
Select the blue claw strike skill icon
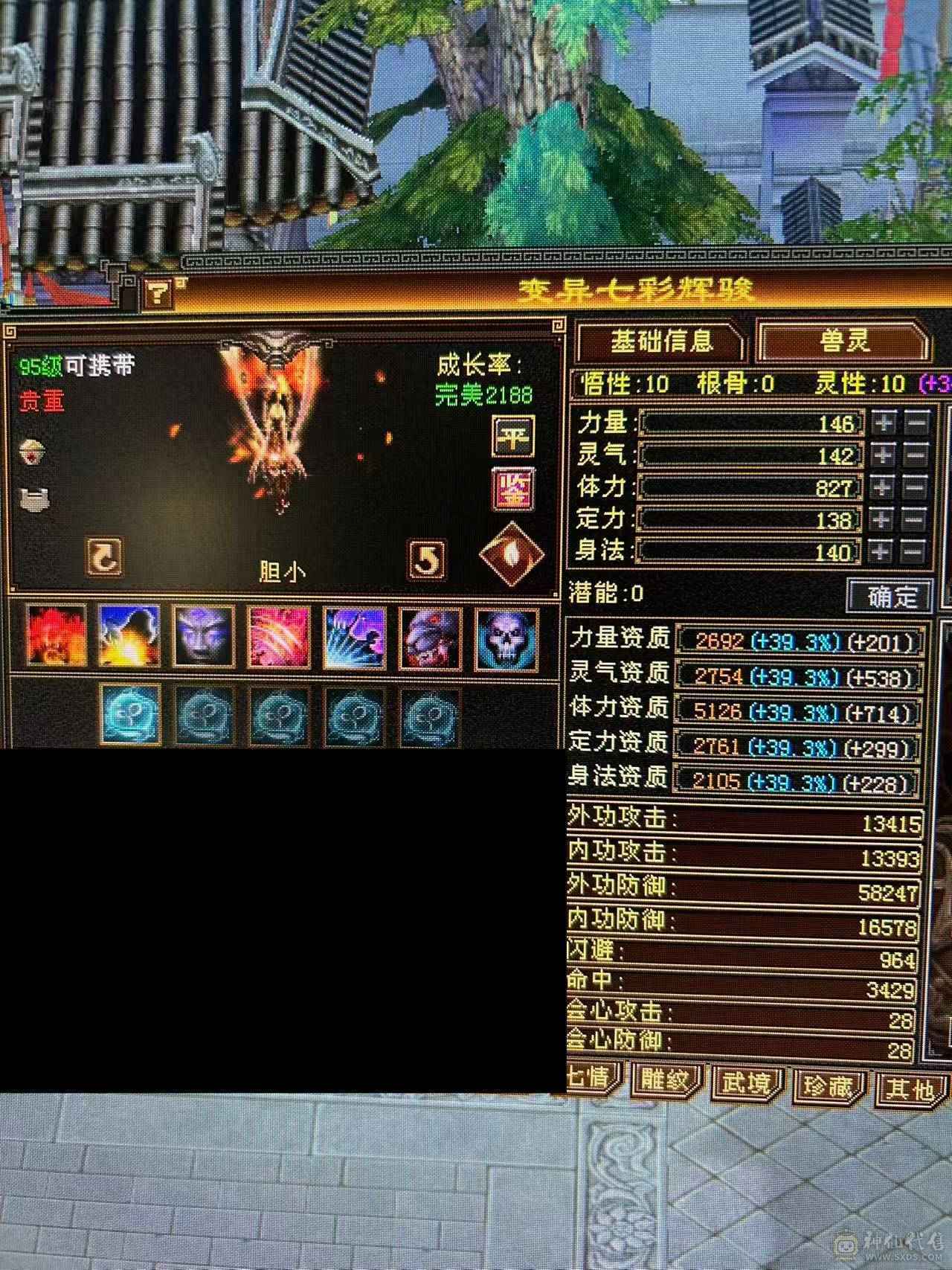(x=351, y=638)
